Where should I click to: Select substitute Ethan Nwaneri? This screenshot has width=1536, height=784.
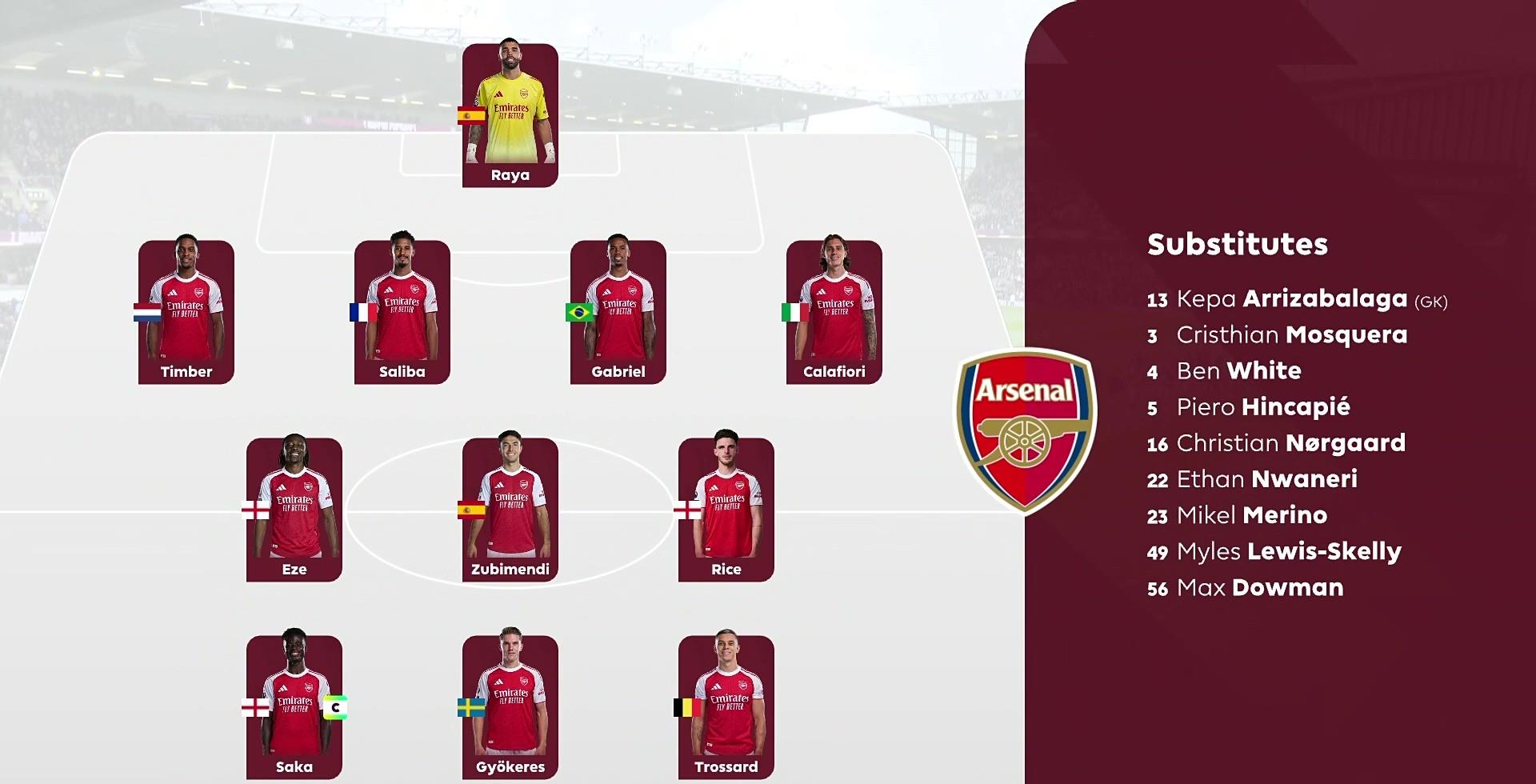click(1252, 479)
